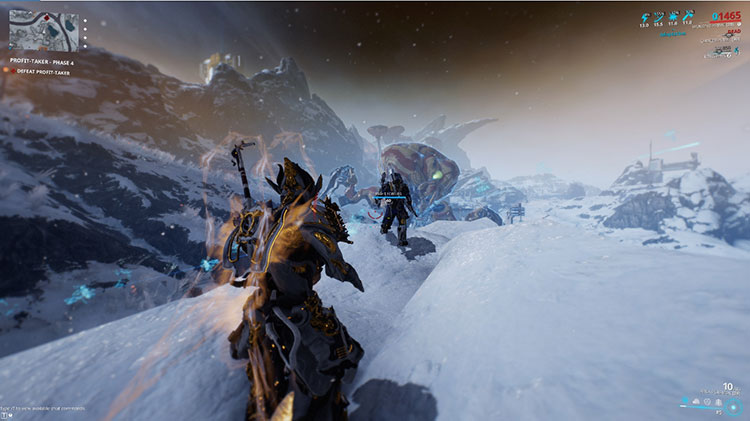Open the minimap in the corner
750x421 pixels.
[x=41, y=29]
